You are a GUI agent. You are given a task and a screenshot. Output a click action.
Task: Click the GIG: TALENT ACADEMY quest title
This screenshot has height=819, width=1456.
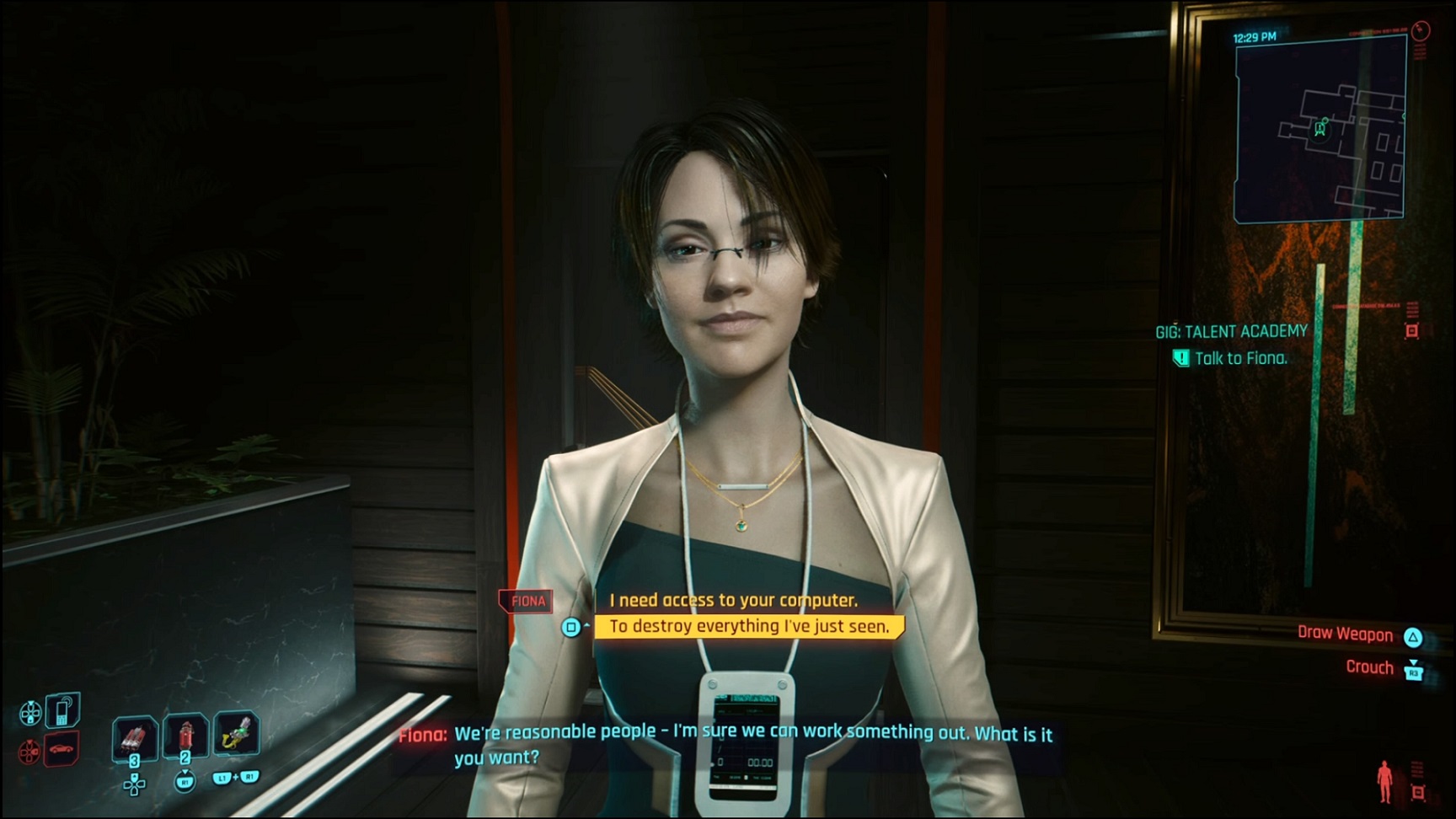coord(1232,330)
